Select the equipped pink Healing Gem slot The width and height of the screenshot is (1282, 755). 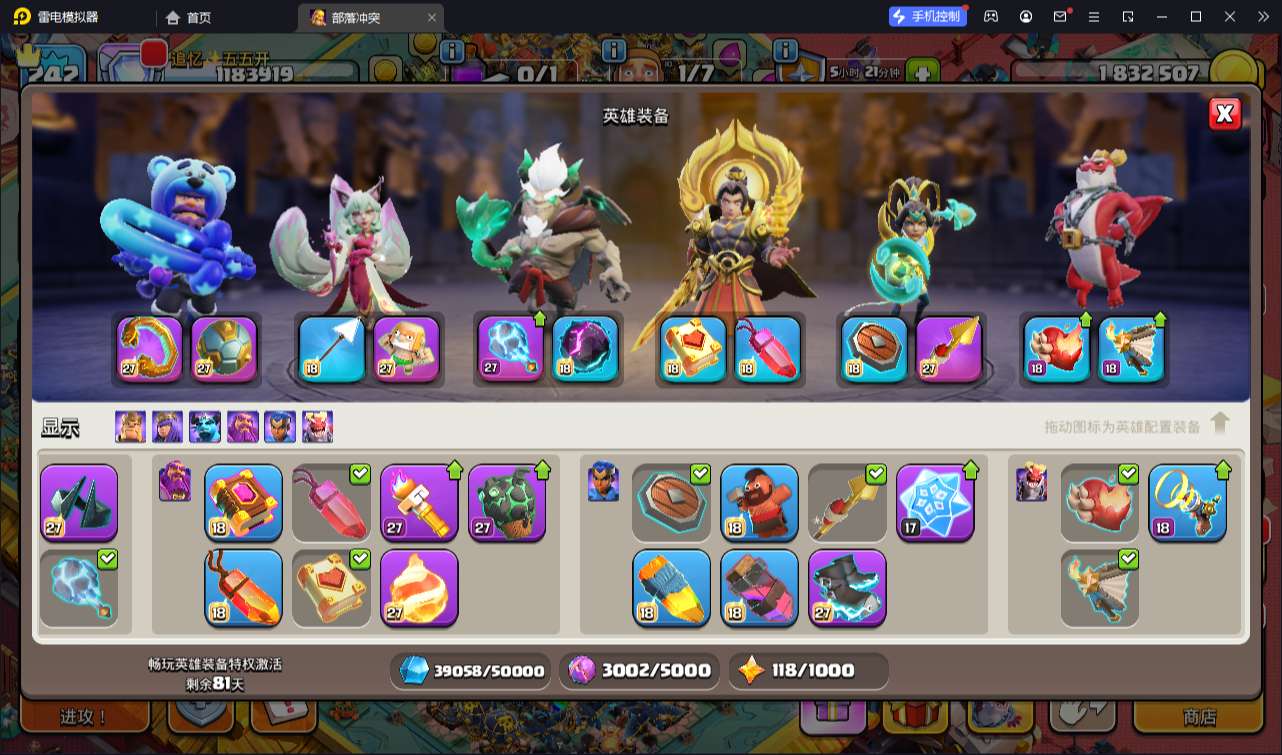pos(768,349)
